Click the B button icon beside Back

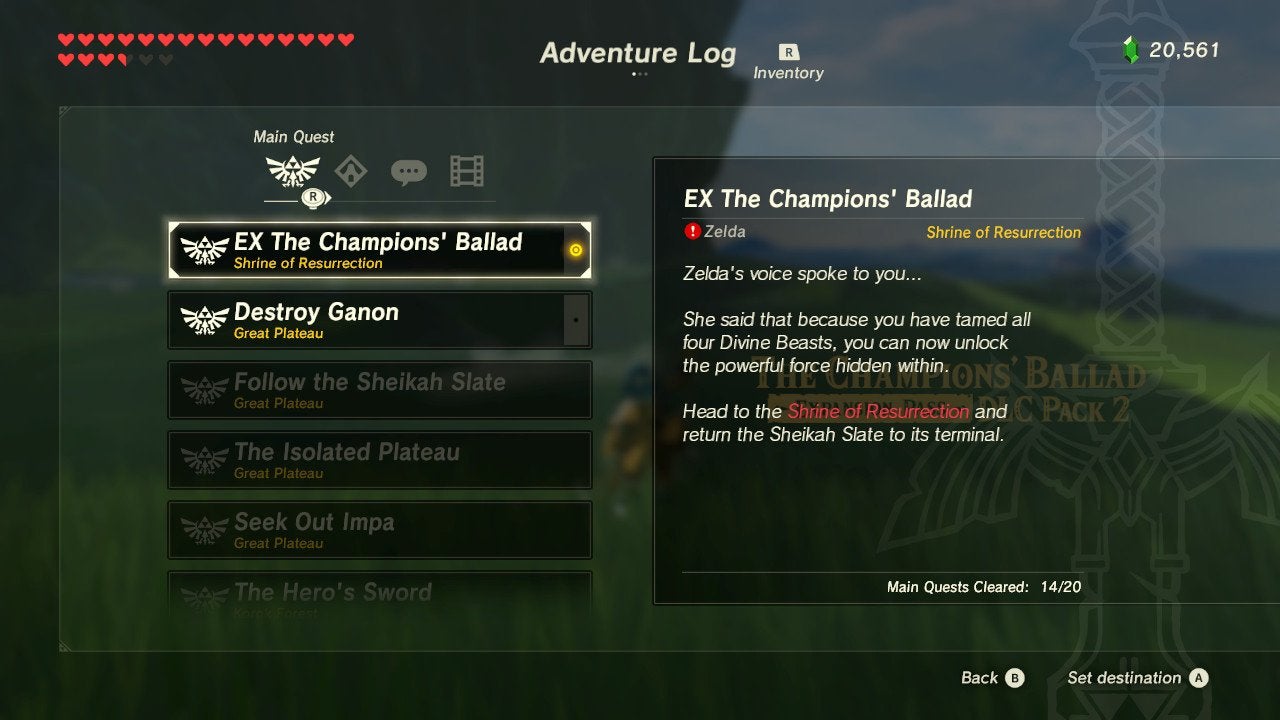pyautogui.click(x=1017, y=678)
